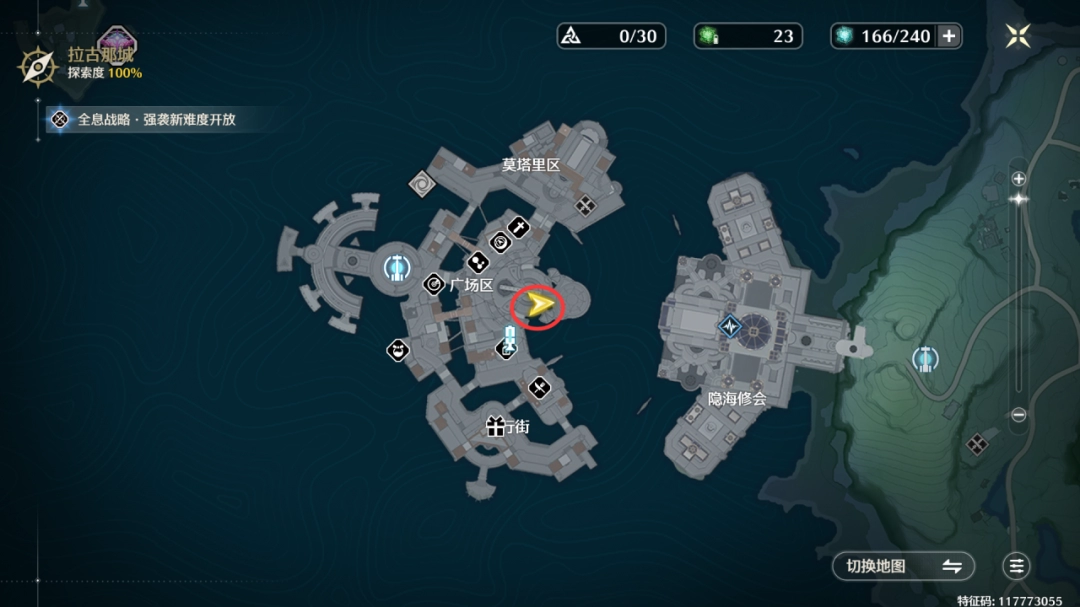This screenshot has width=1080, height=607.
Task: Select the teleport beacon on the eastern green island
Action: click(x=925, y=360)
